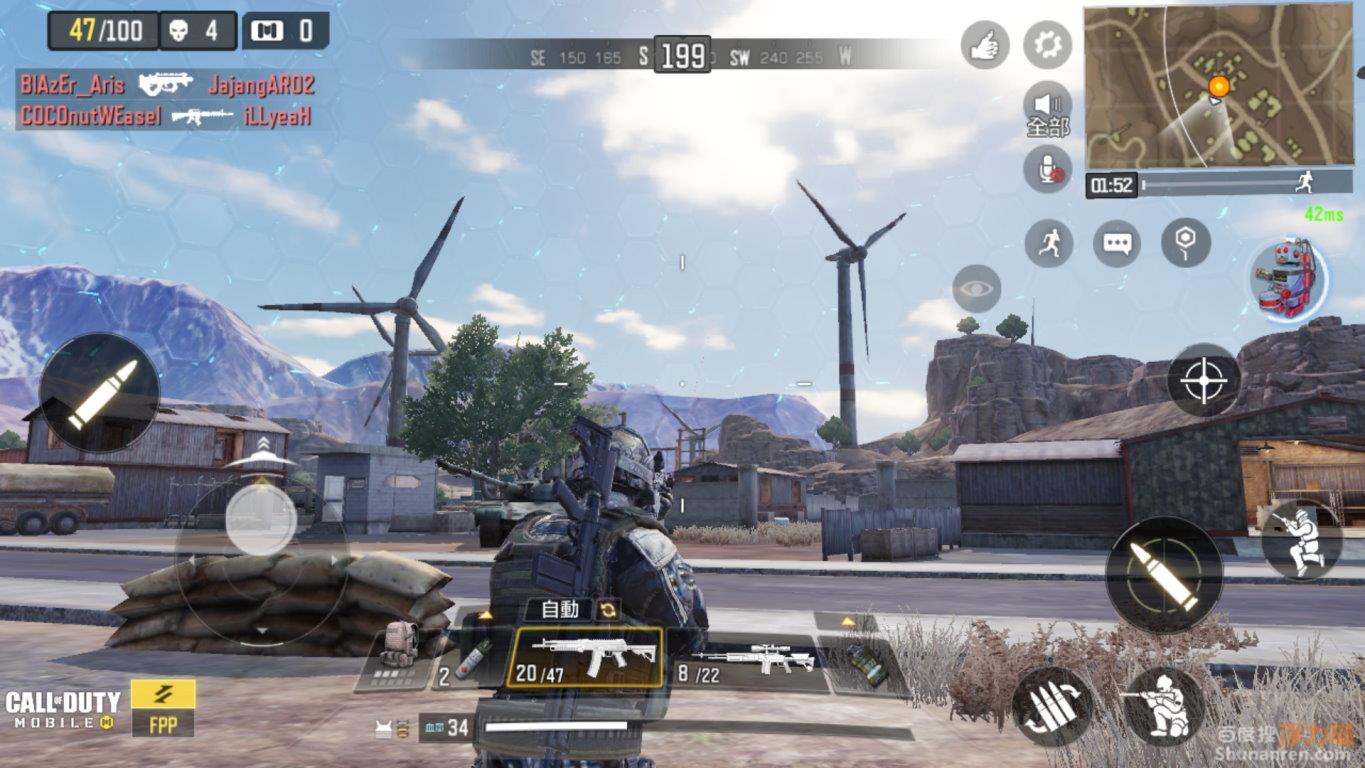Toggle the microphone button
This screenshot has width=1365, height=768.
(x=1047, y=169)
